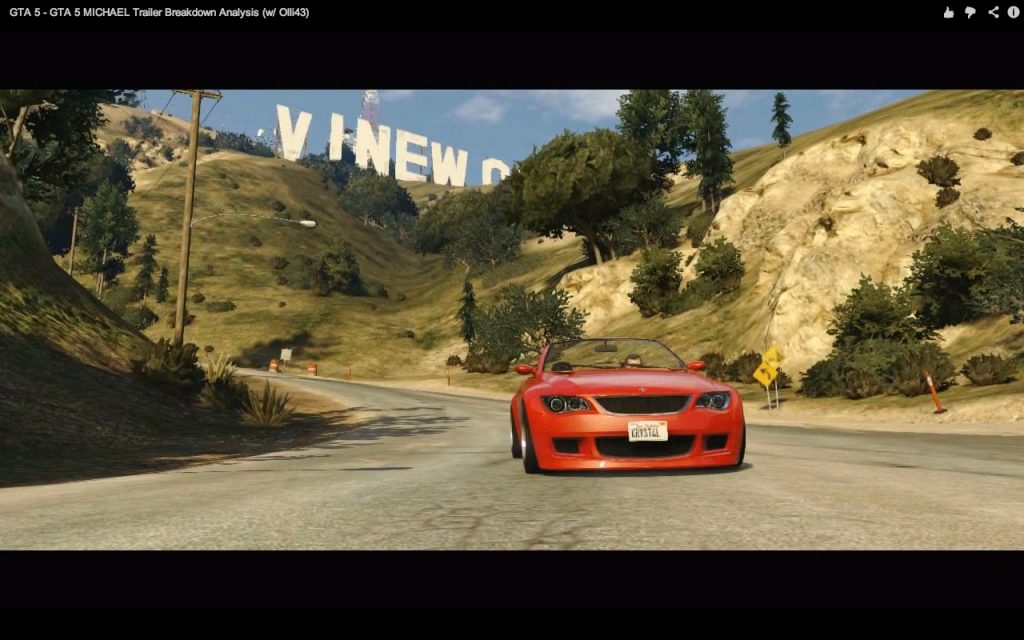Open the video share options

pos(993,12)
